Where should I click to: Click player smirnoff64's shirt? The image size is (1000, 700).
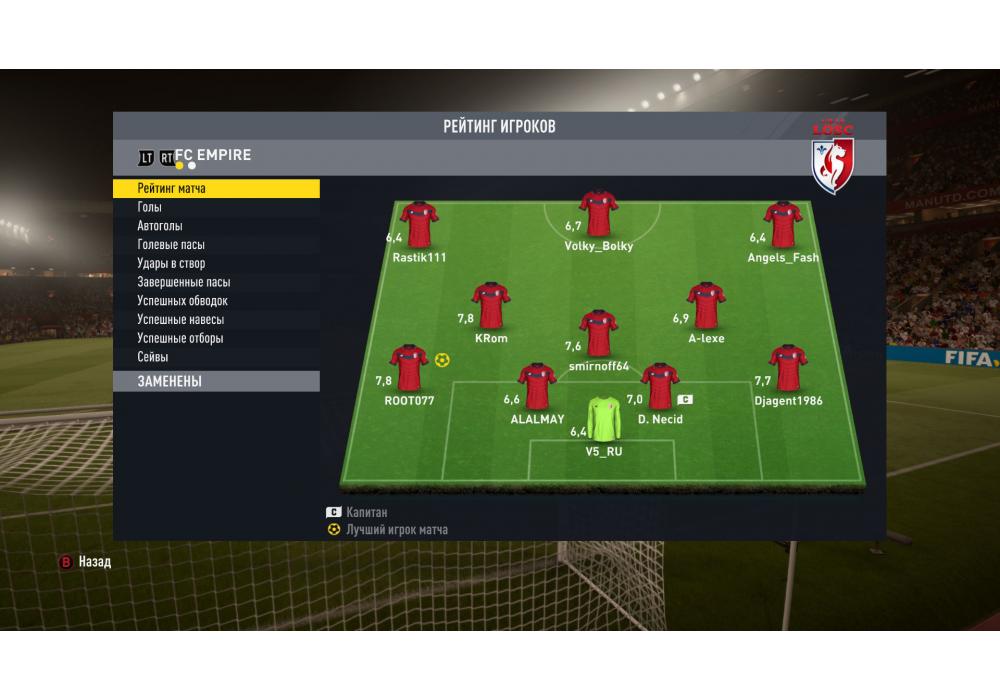(x=598, y=334)
